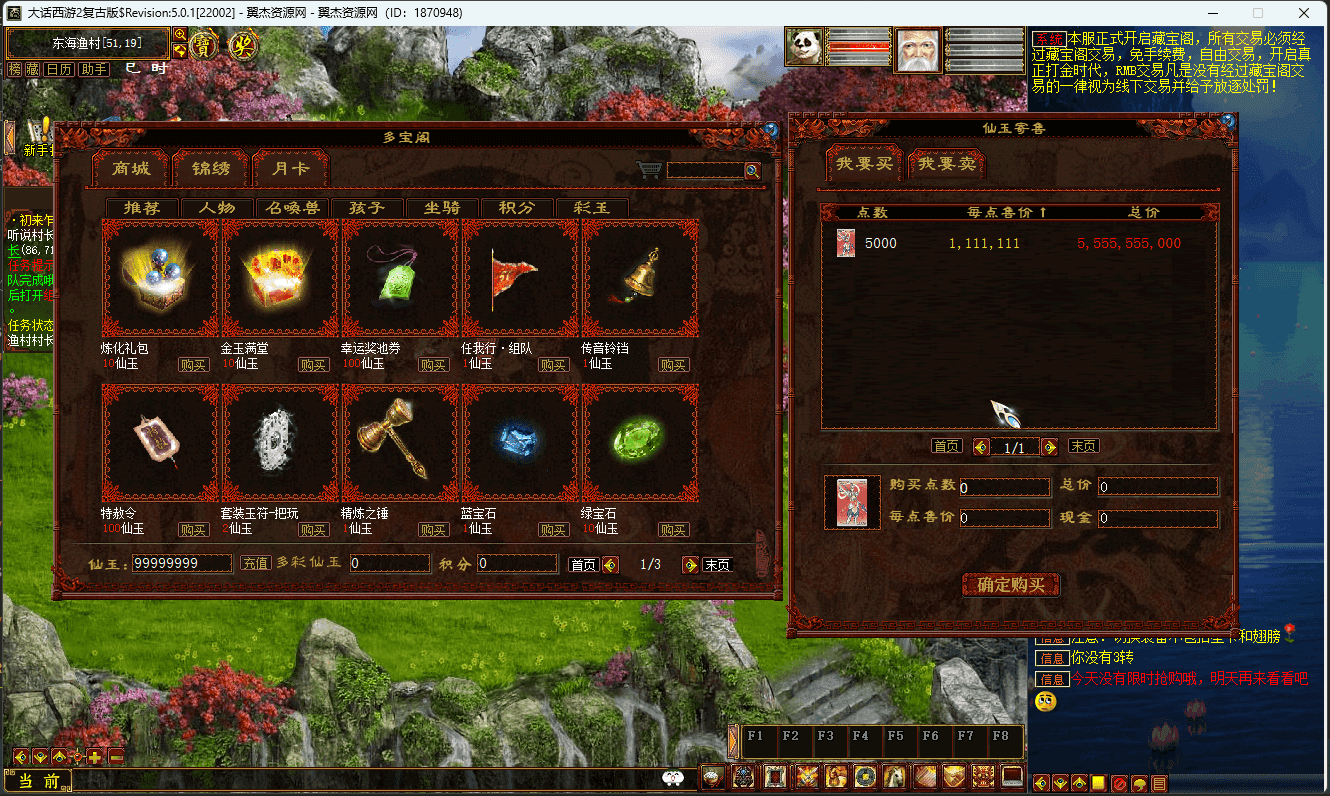1330x796 pixels.
Task: Switch to the 锦绣 shop tab
Action: pyautogui.click(x=211, y=169)
